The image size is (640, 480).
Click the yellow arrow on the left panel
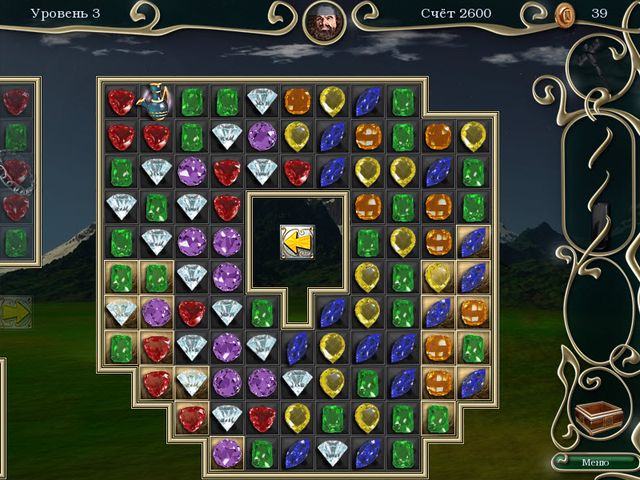click(15, 312)
